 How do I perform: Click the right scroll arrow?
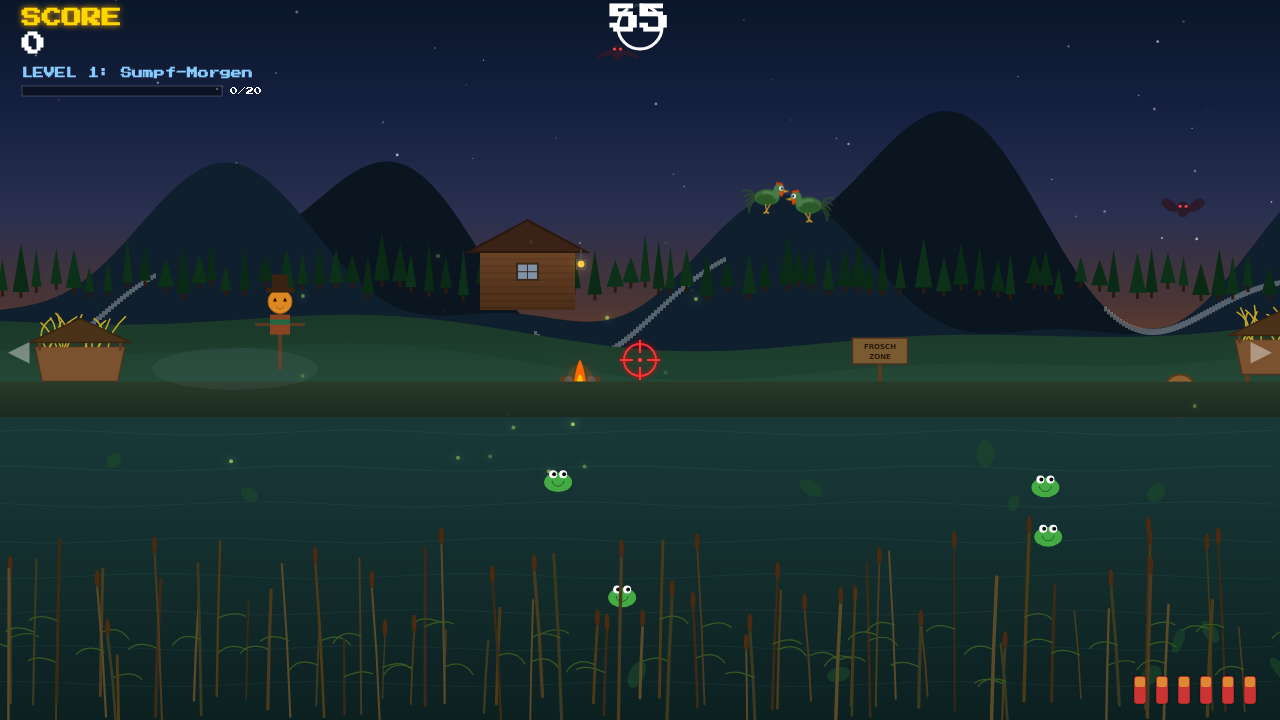point(1260,352)
